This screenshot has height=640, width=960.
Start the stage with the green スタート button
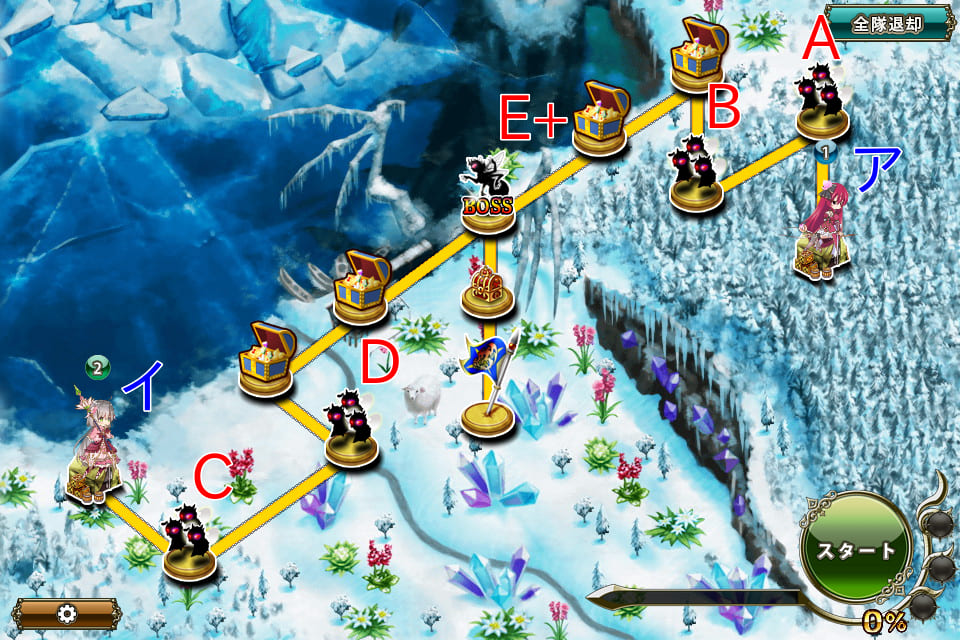[856, 551]
